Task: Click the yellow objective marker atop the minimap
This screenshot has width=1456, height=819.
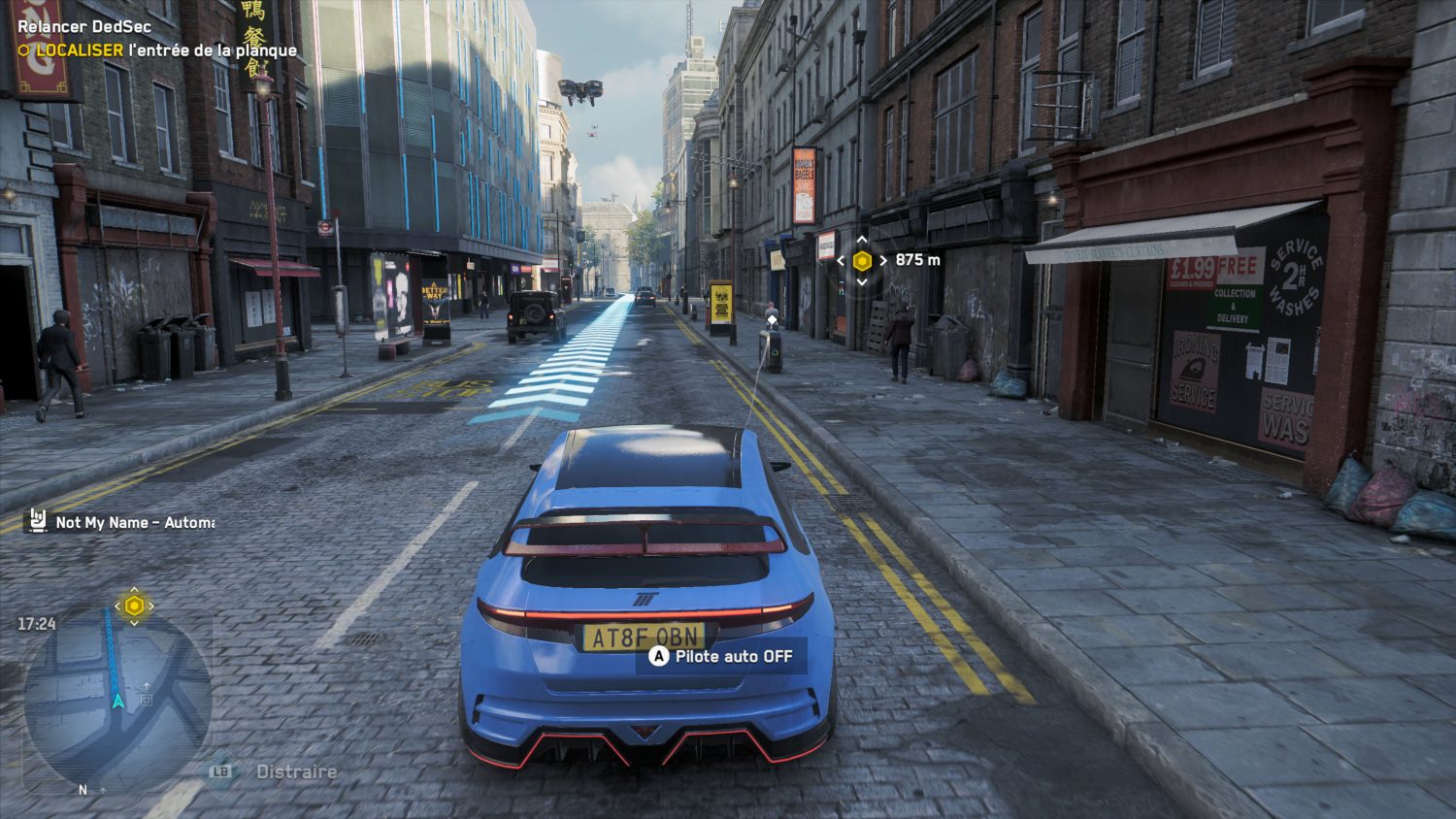Action: (134, 606)
